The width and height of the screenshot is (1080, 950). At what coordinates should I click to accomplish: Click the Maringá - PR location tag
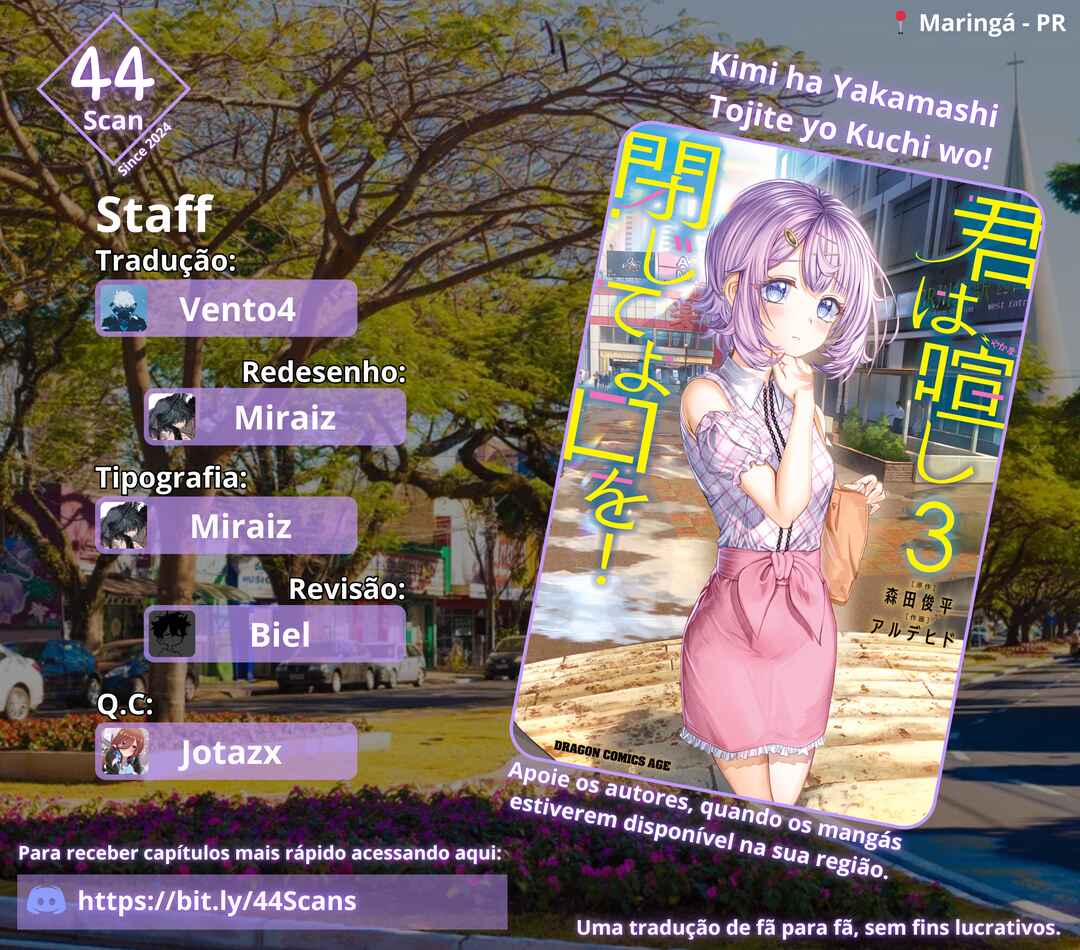pyautogui.click(x=978, y=24)
